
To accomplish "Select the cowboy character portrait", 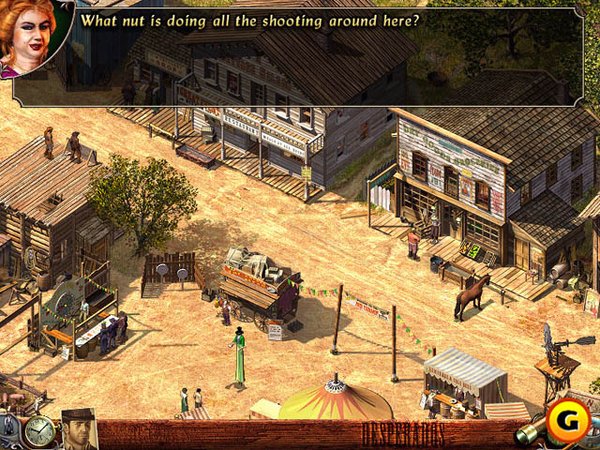I will point(78,429).
